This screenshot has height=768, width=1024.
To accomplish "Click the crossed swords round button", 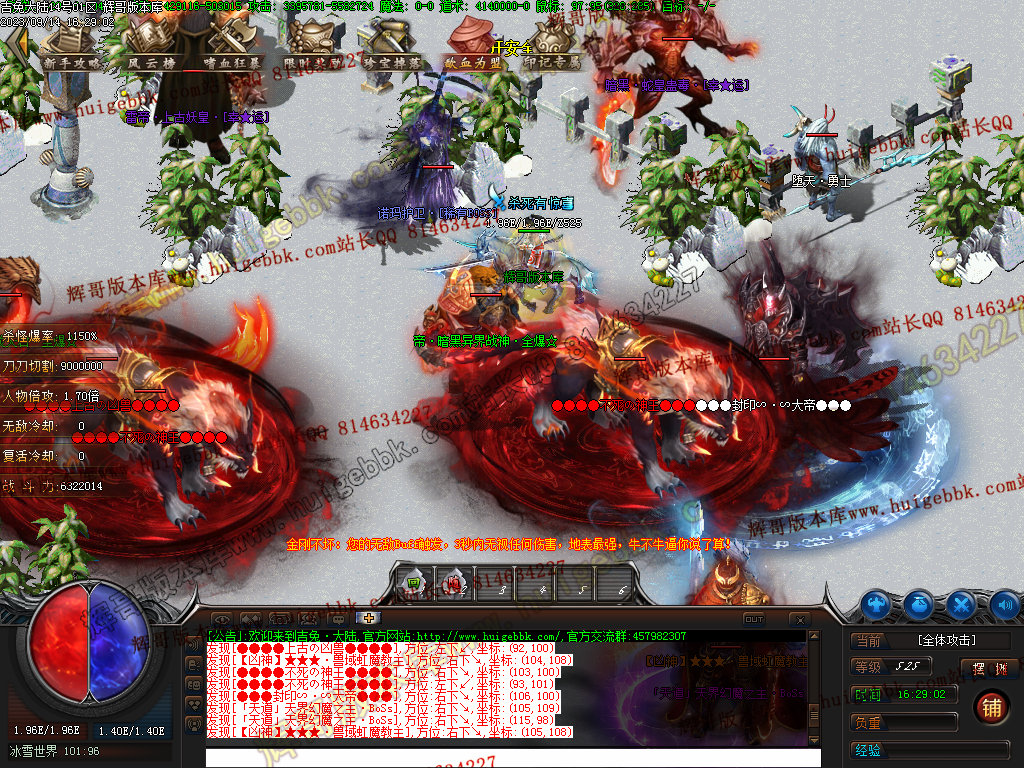I will (961, 604).
